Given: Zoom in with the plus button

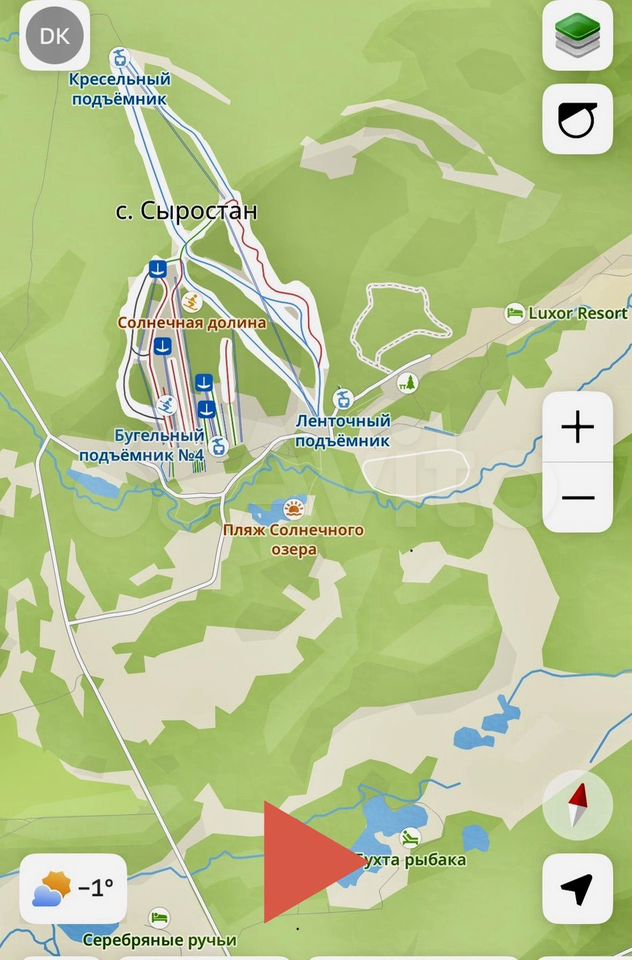Looking at the screenshot, I should click(577, 427).
